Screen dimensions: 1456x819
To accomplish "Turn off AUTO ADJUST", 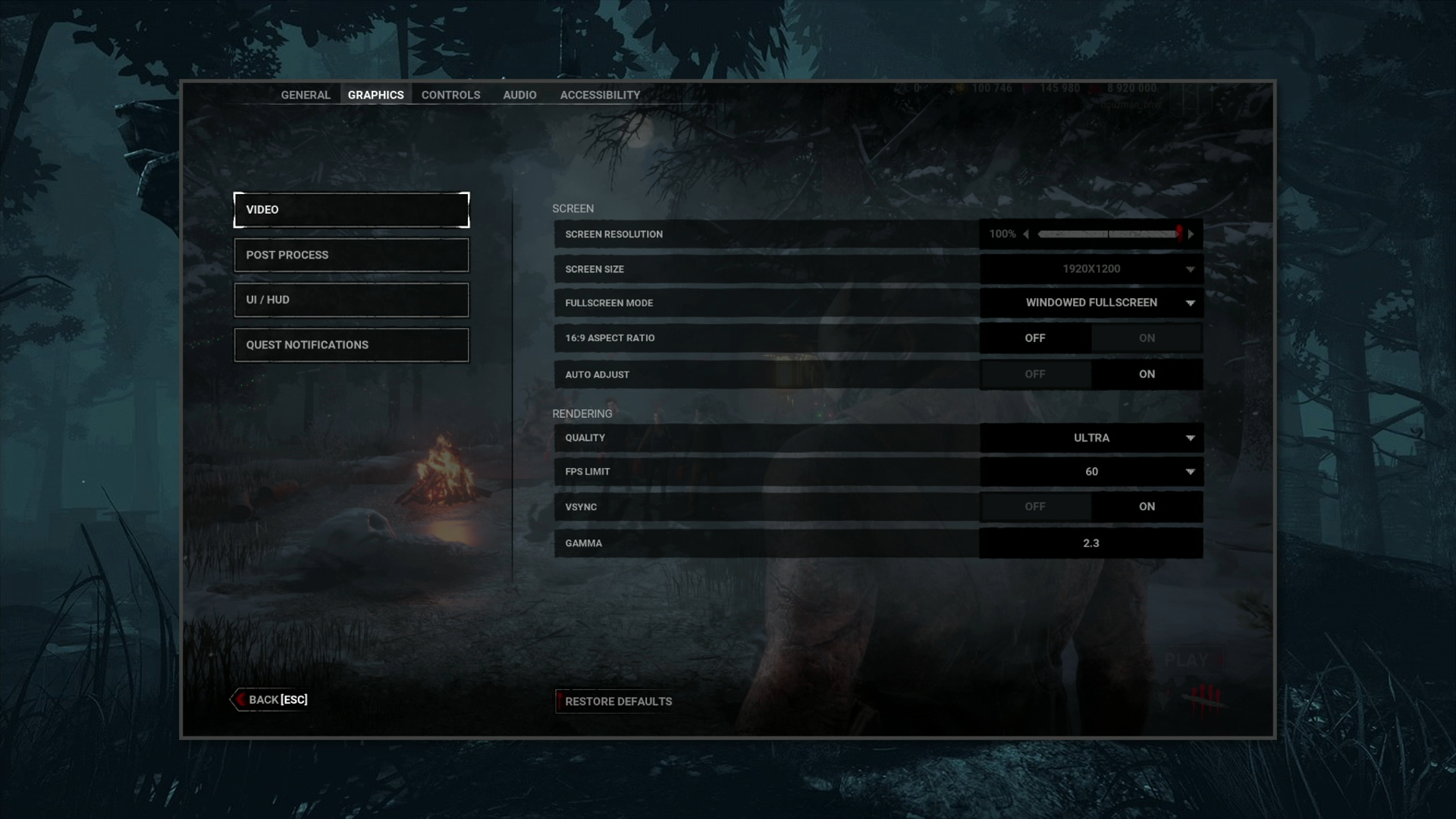I will pyautogui.click(x=1036, y=374).
